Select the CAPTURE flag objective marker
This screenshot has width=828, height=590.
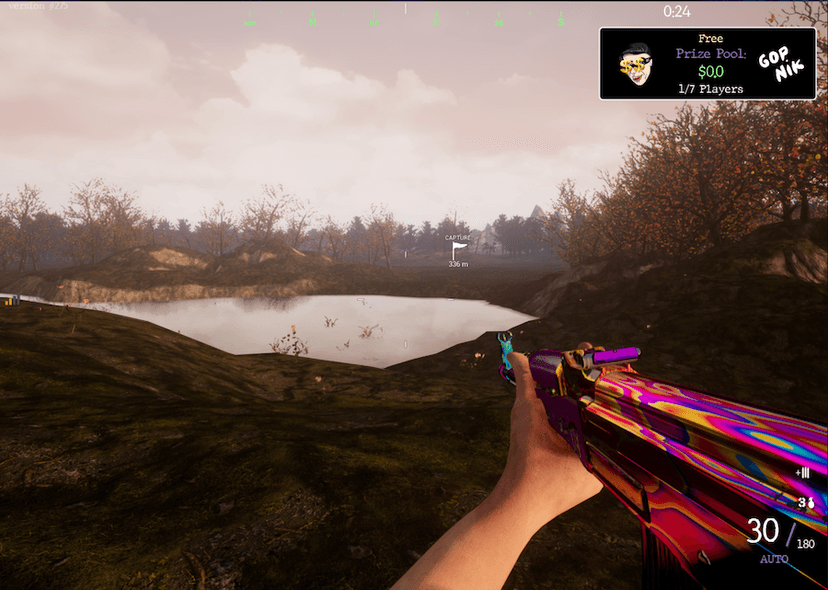(459, 250)
